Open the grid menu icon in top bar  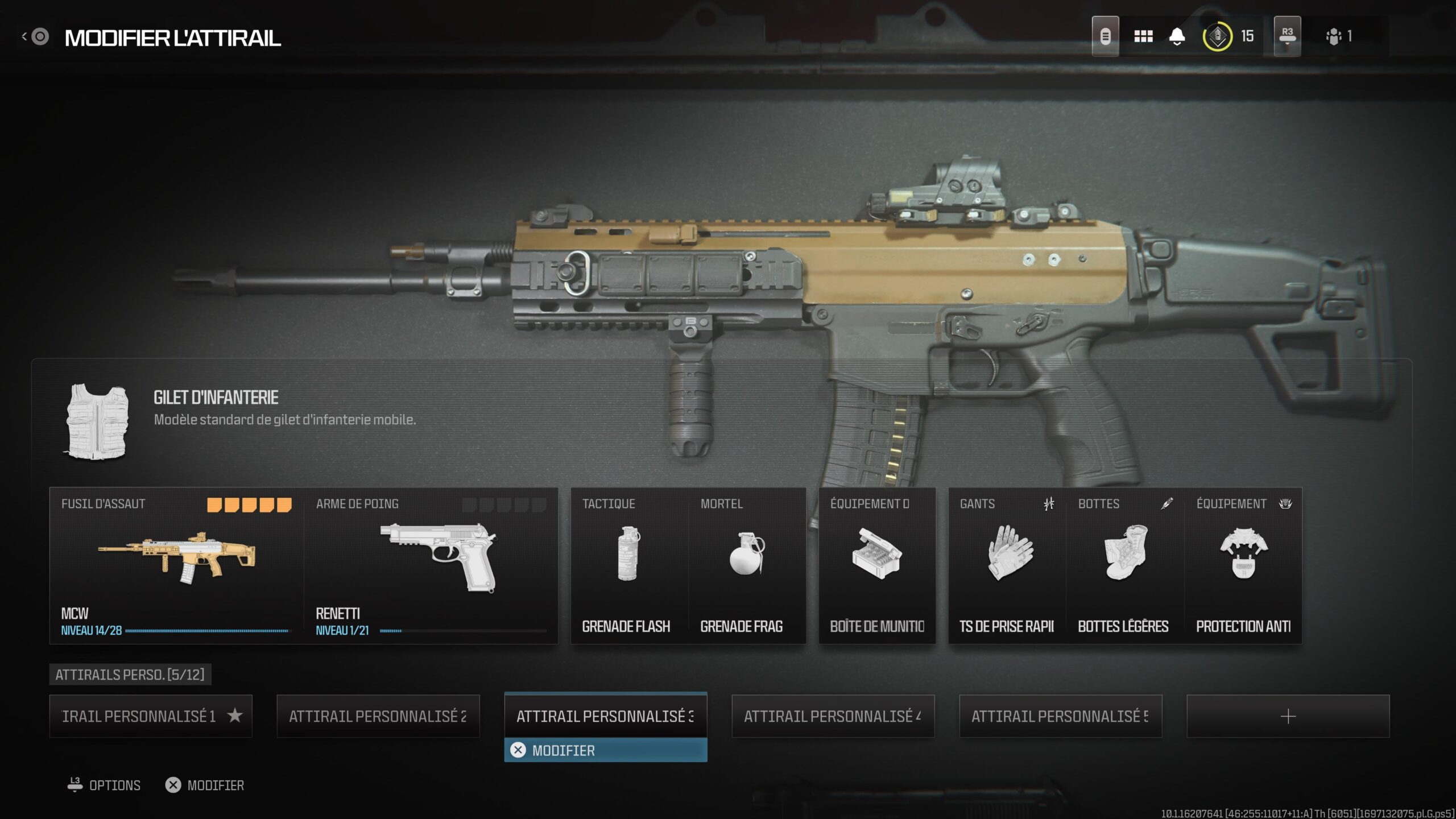(1143, 36)
